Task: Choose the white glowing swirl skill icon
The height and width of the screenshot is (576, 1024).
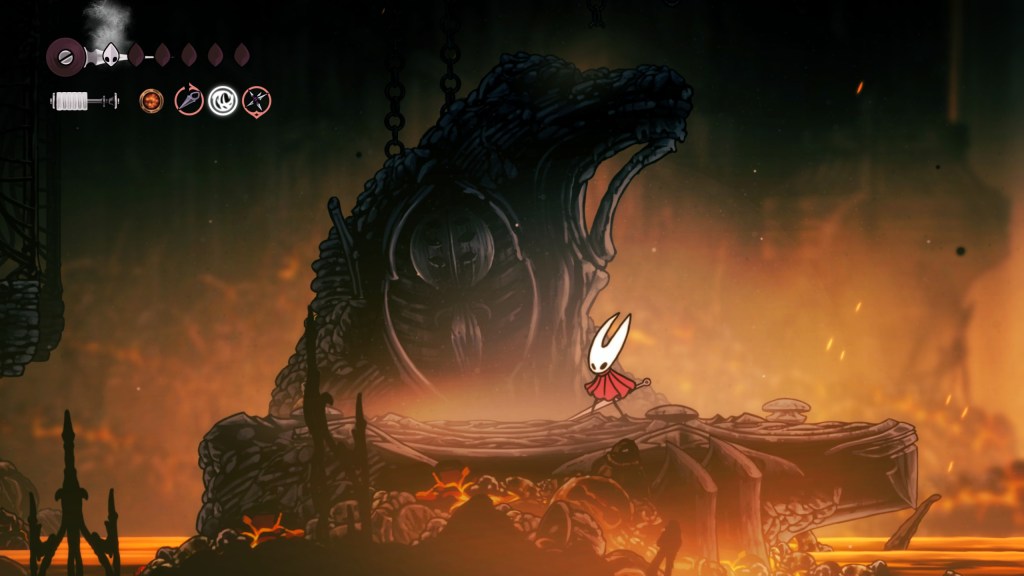Action: pos(223,100)
